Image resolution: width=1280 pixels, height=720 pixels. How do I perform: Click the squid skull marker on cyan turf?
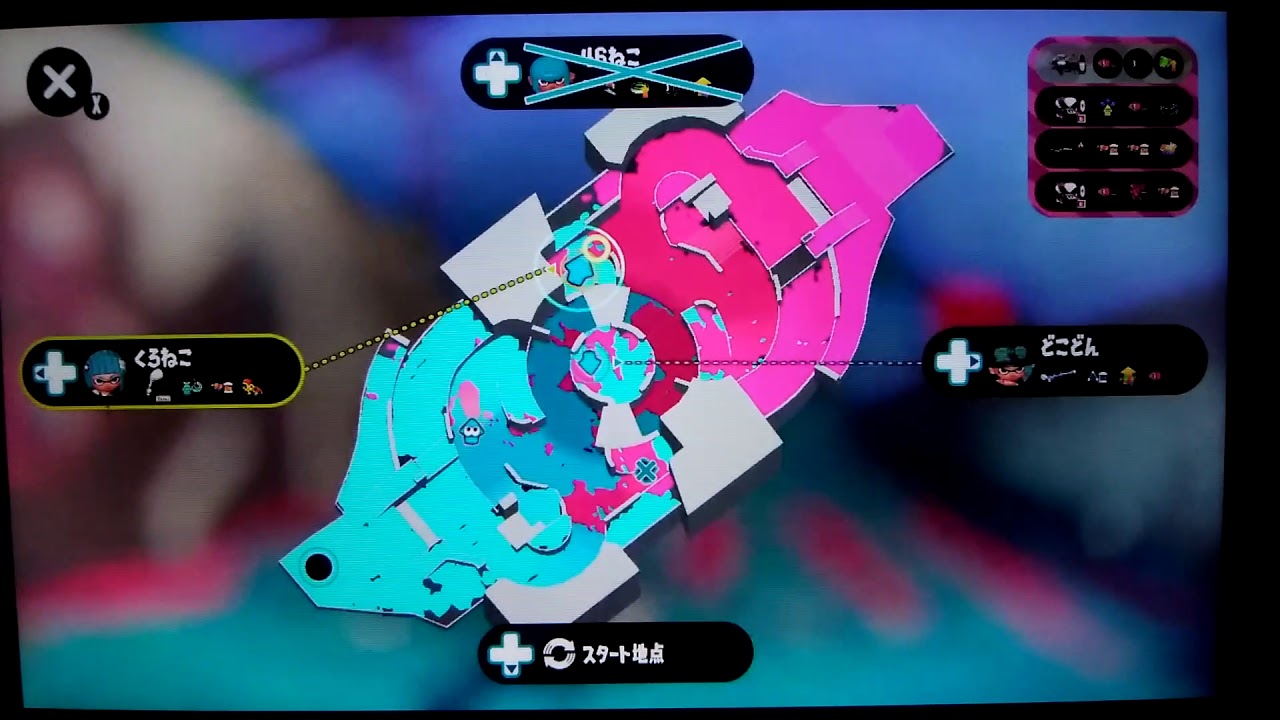[x=471, y=431]
